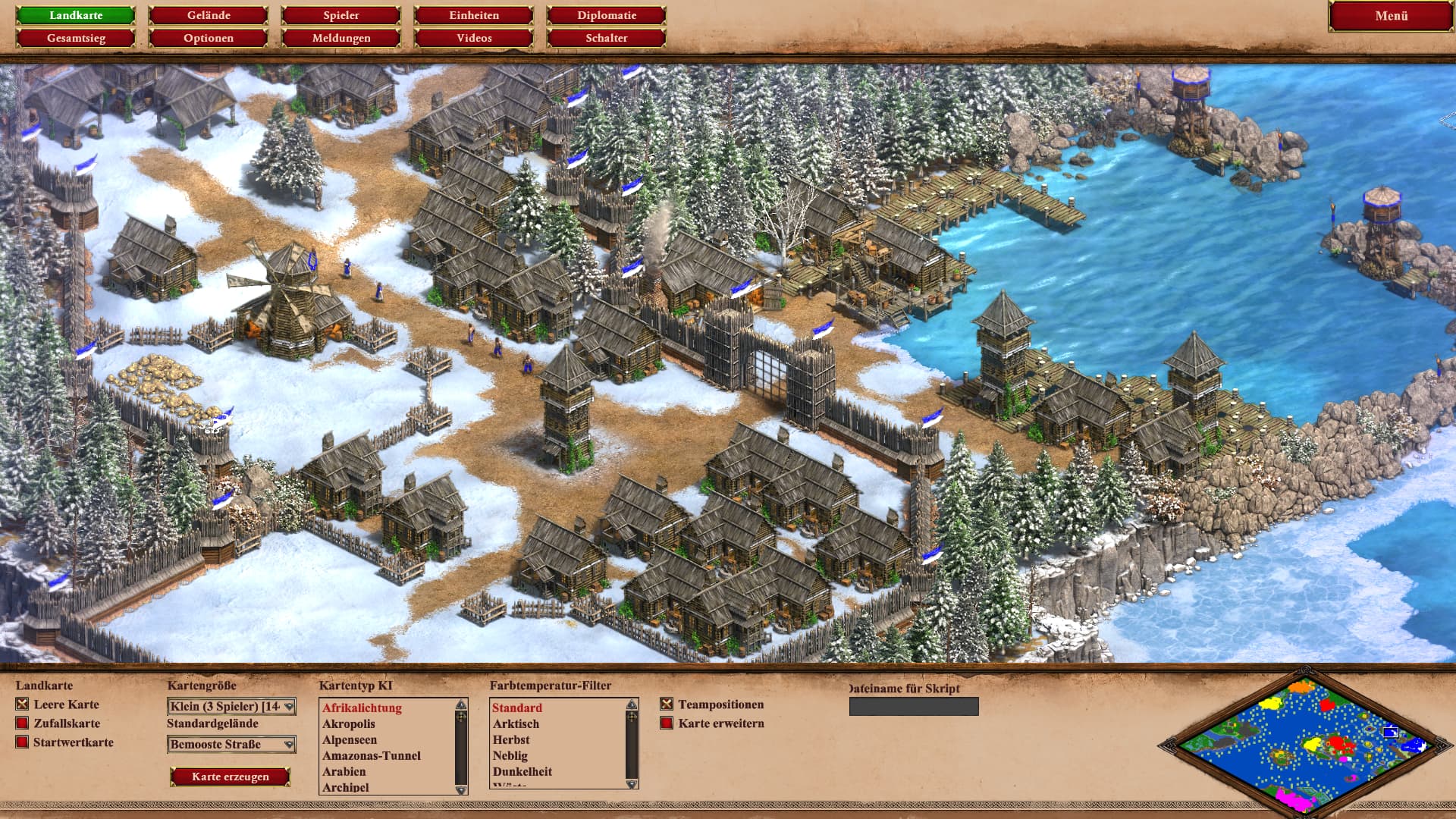This screenshot has height=819, width=1456.
Task: Open the Menü button
Action: point(1391,16)
